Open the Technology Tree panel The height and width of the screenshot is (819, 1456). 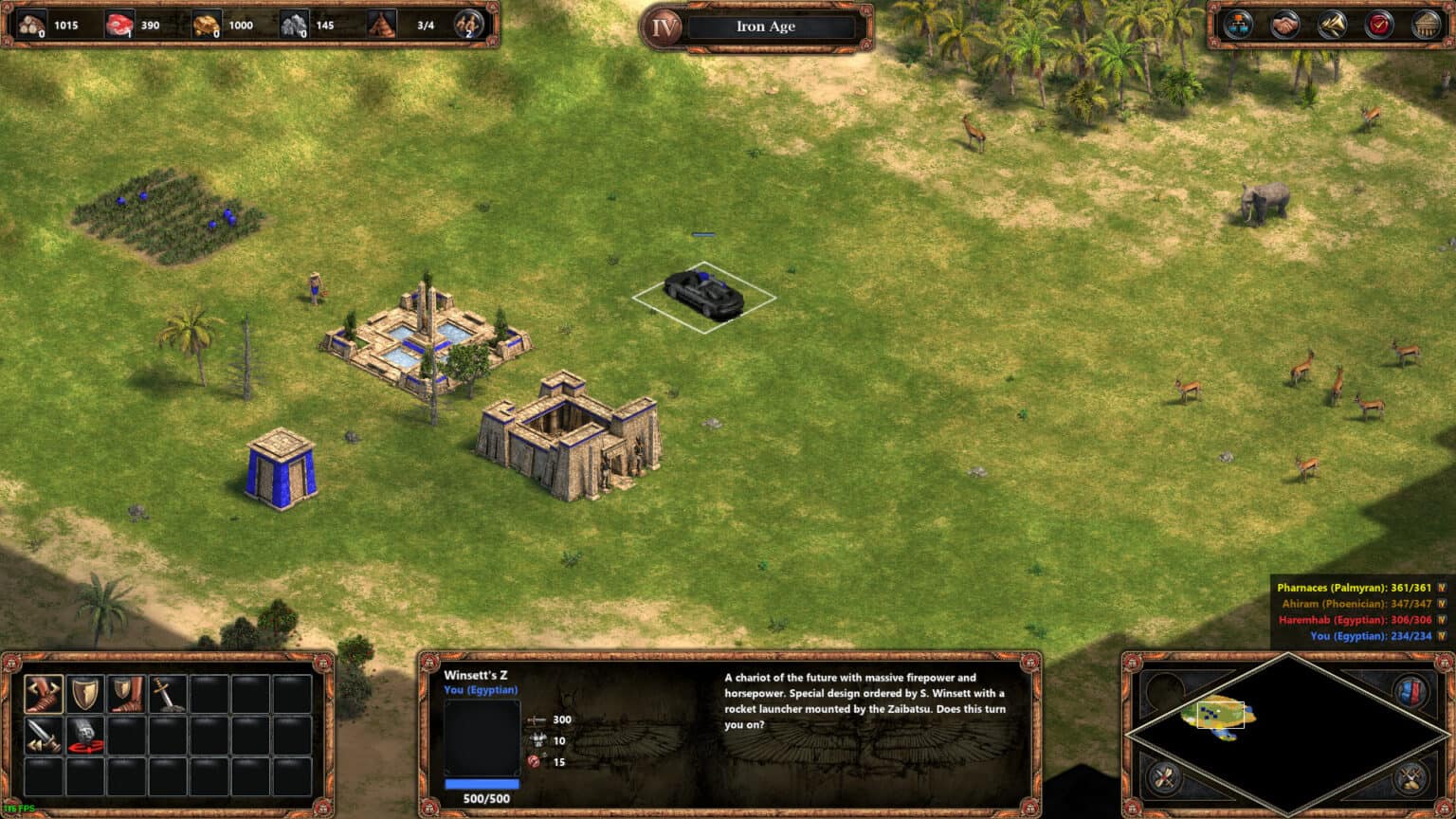[x=1238, y=24]
